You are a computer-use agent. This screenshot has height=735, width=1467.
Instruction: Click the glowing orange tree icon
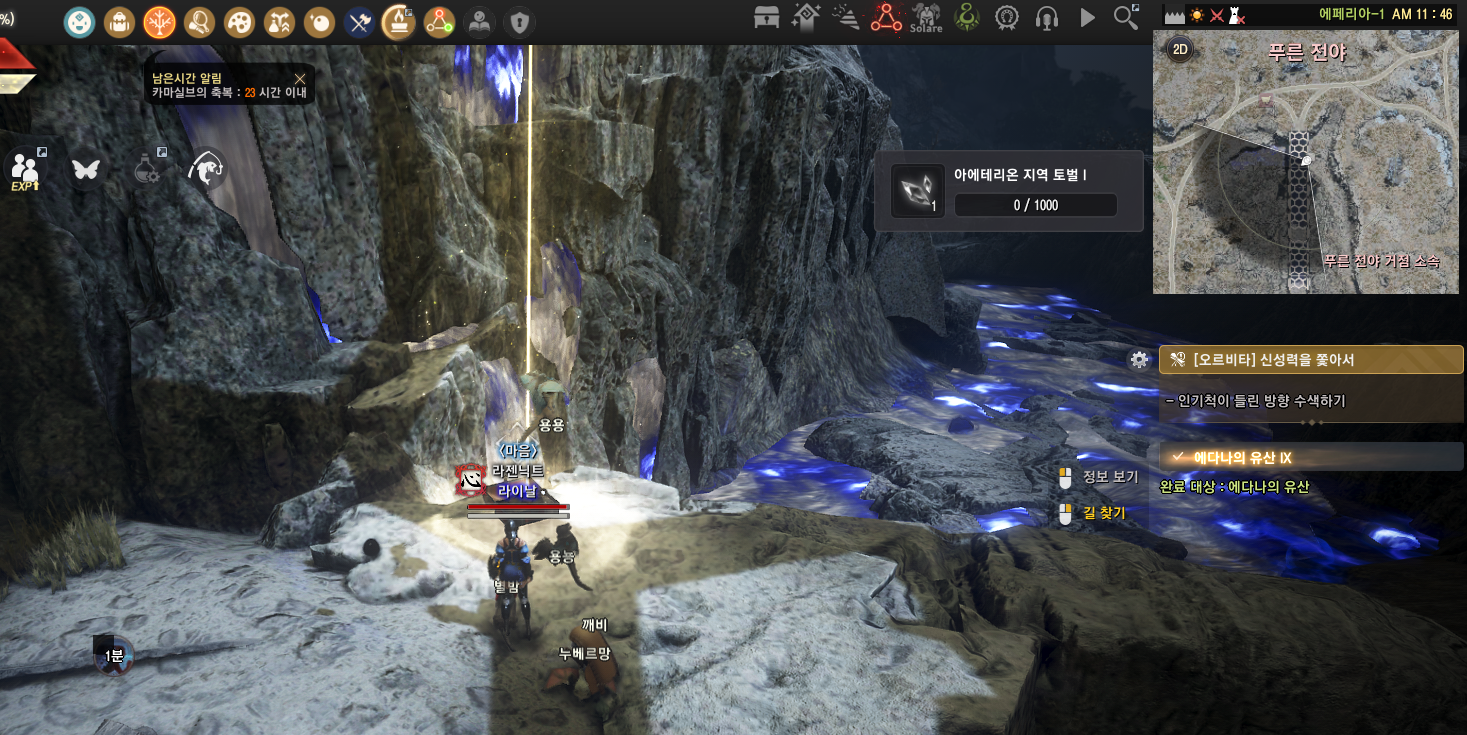pyautogui.click(x=159, y=21)
